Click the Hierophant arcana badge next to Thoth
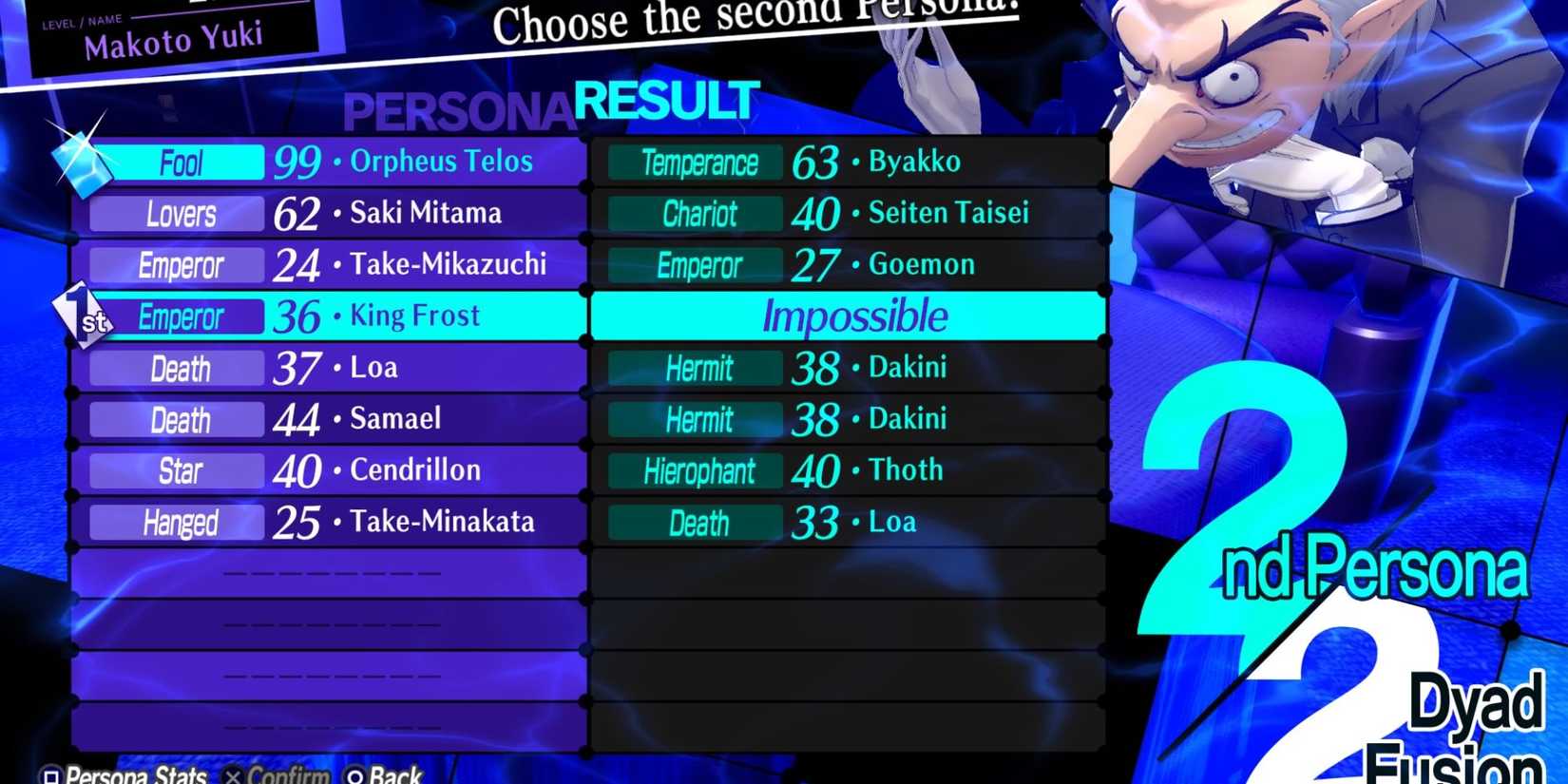The width and height of the screenshot is (1568, 784). pos(694,470)
